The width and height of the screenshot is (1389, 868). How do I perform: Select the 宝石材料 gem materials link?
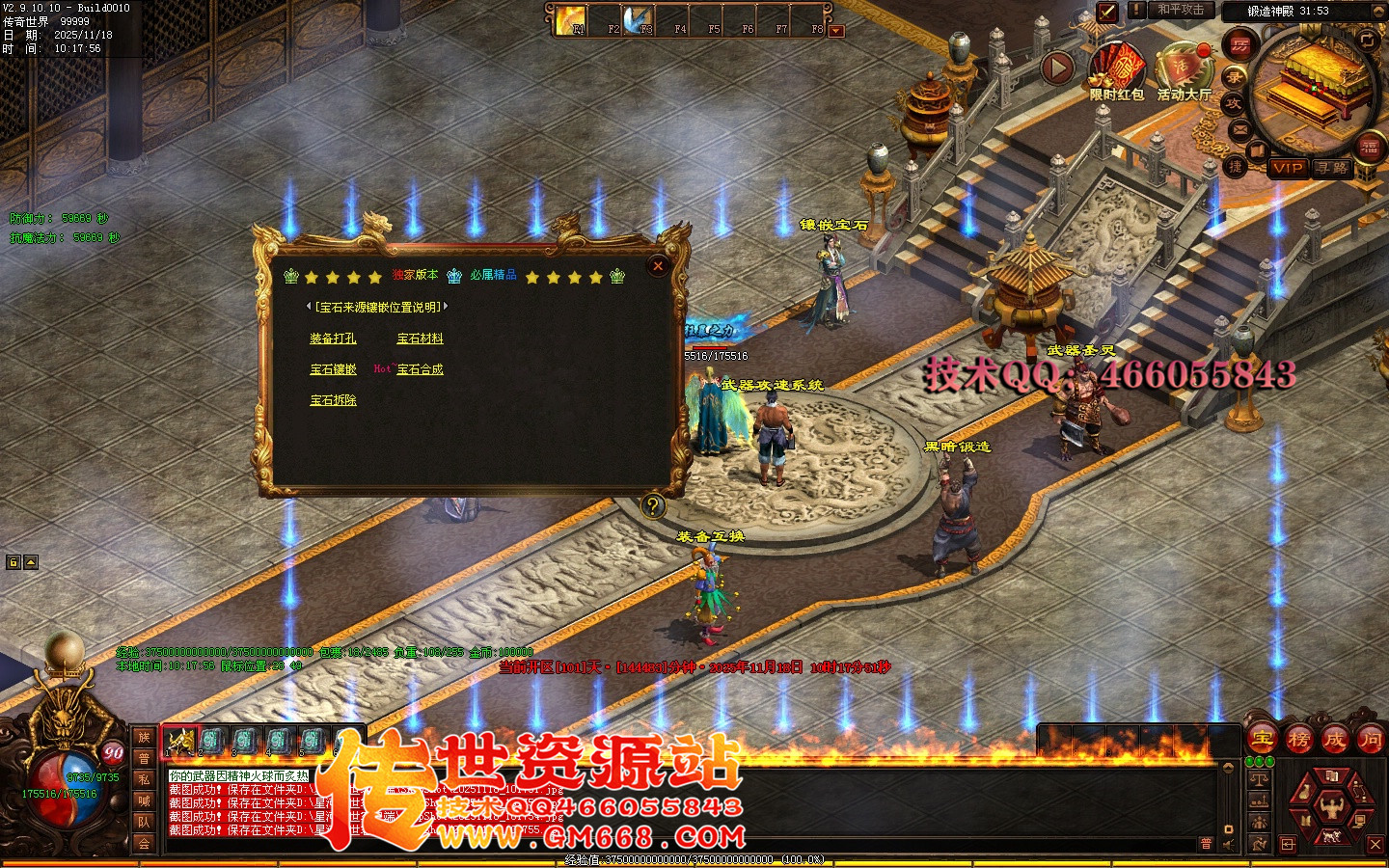click(420, 339)
